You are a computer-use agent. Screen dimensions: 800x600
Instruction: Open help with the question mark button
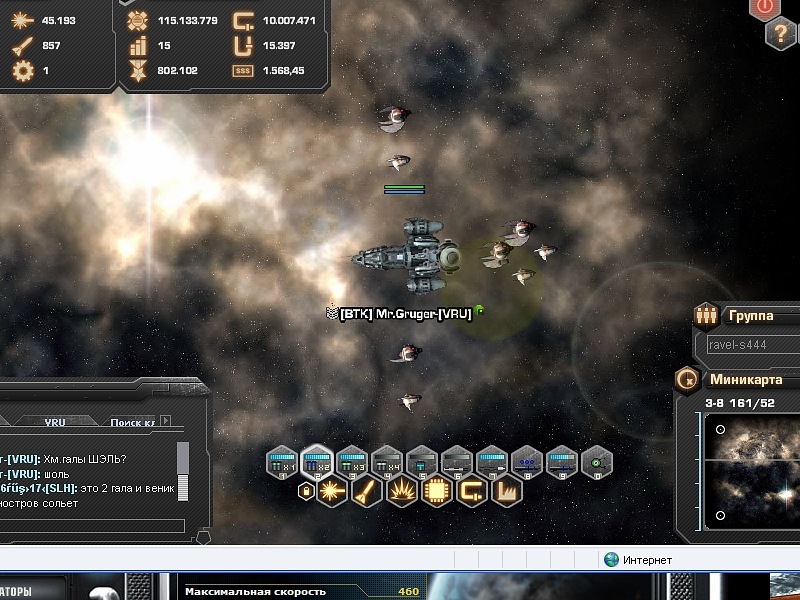click(x=781, y=33)
